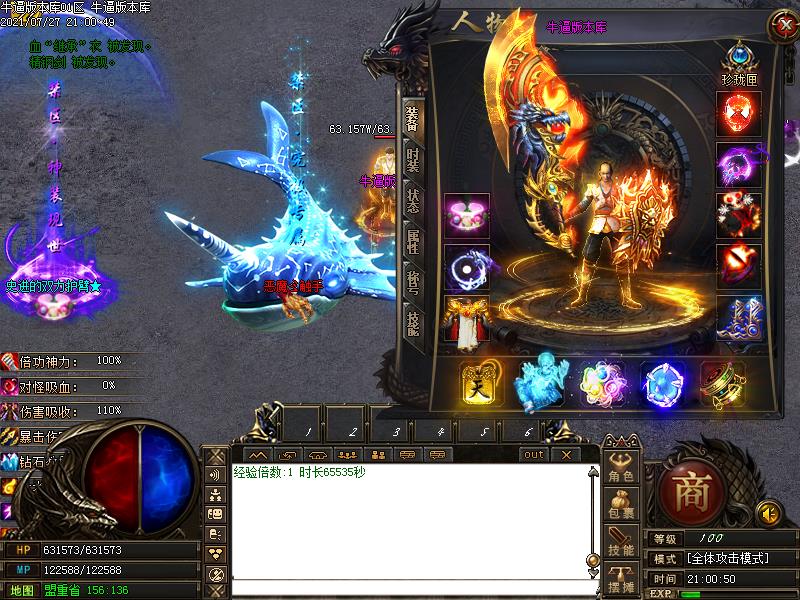This screenshot has height=600, width=800.
Task: Close the character panel
Action: (x=783, y=27)
